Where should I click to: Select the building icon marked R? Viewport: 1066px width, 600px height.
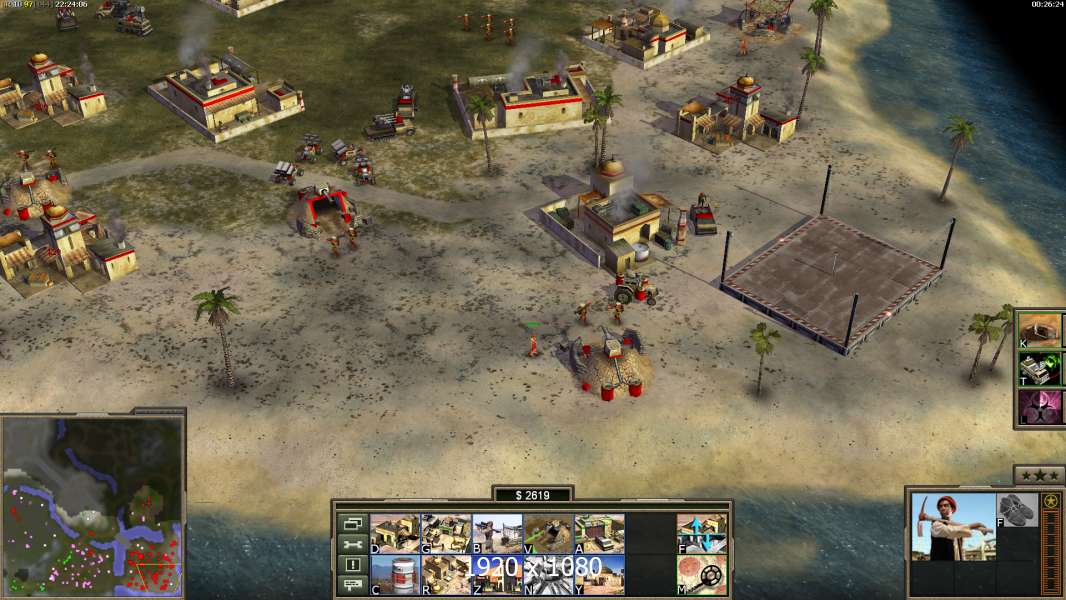(x=445, y=575)
